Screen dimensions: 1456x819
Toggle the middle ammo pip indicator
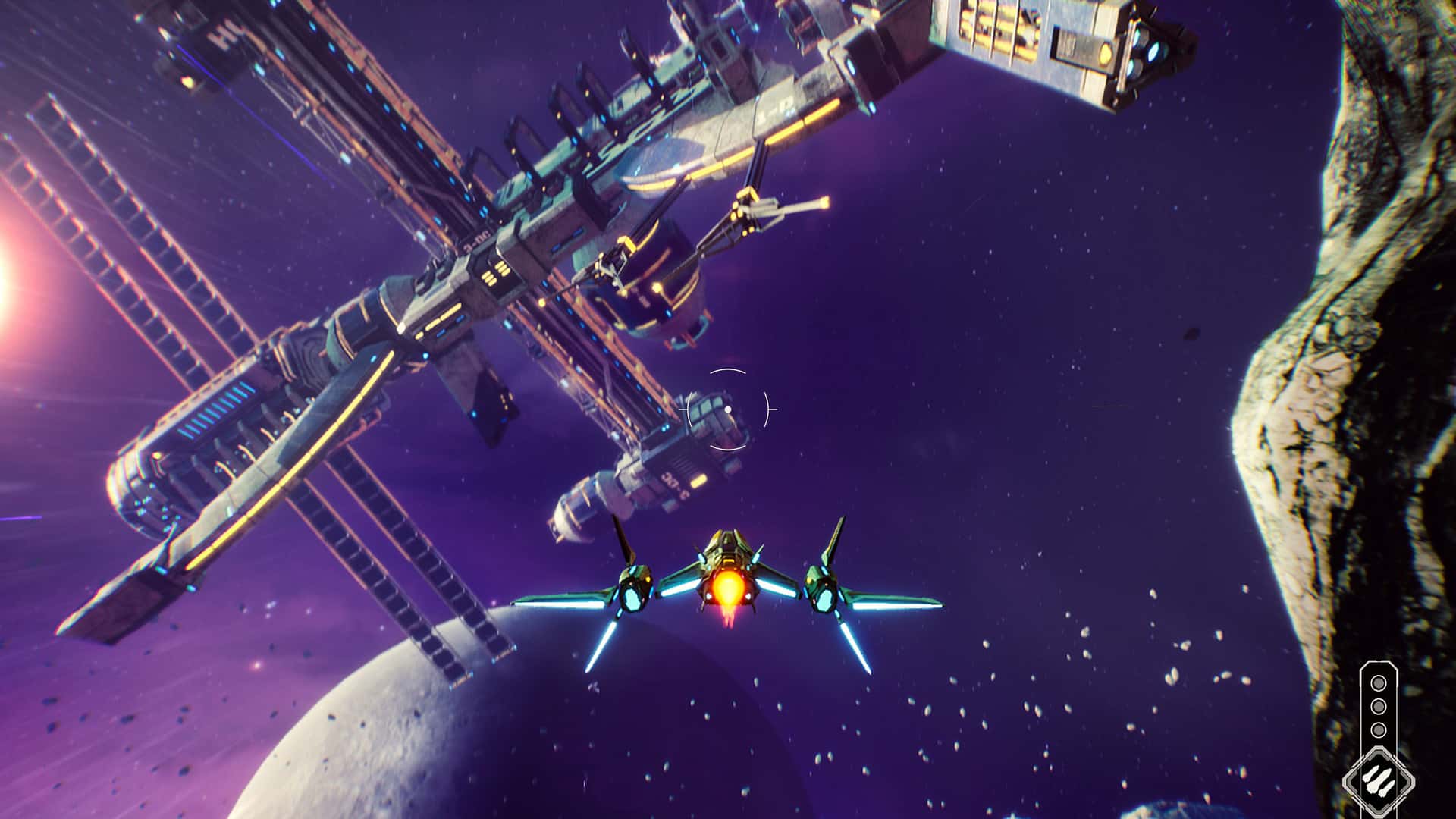click(x=1379, y=707)
